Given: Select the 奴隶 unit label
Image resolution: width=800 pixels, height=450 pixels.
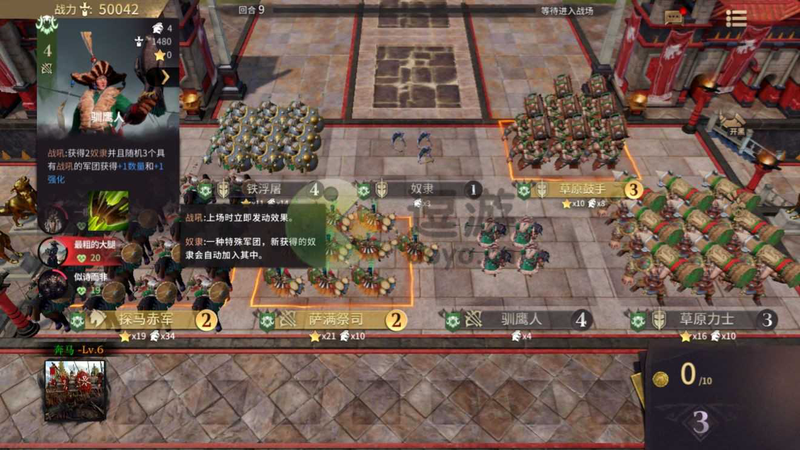Looking at the screenshot, I should pyautogui.click(x=420, y=188).
